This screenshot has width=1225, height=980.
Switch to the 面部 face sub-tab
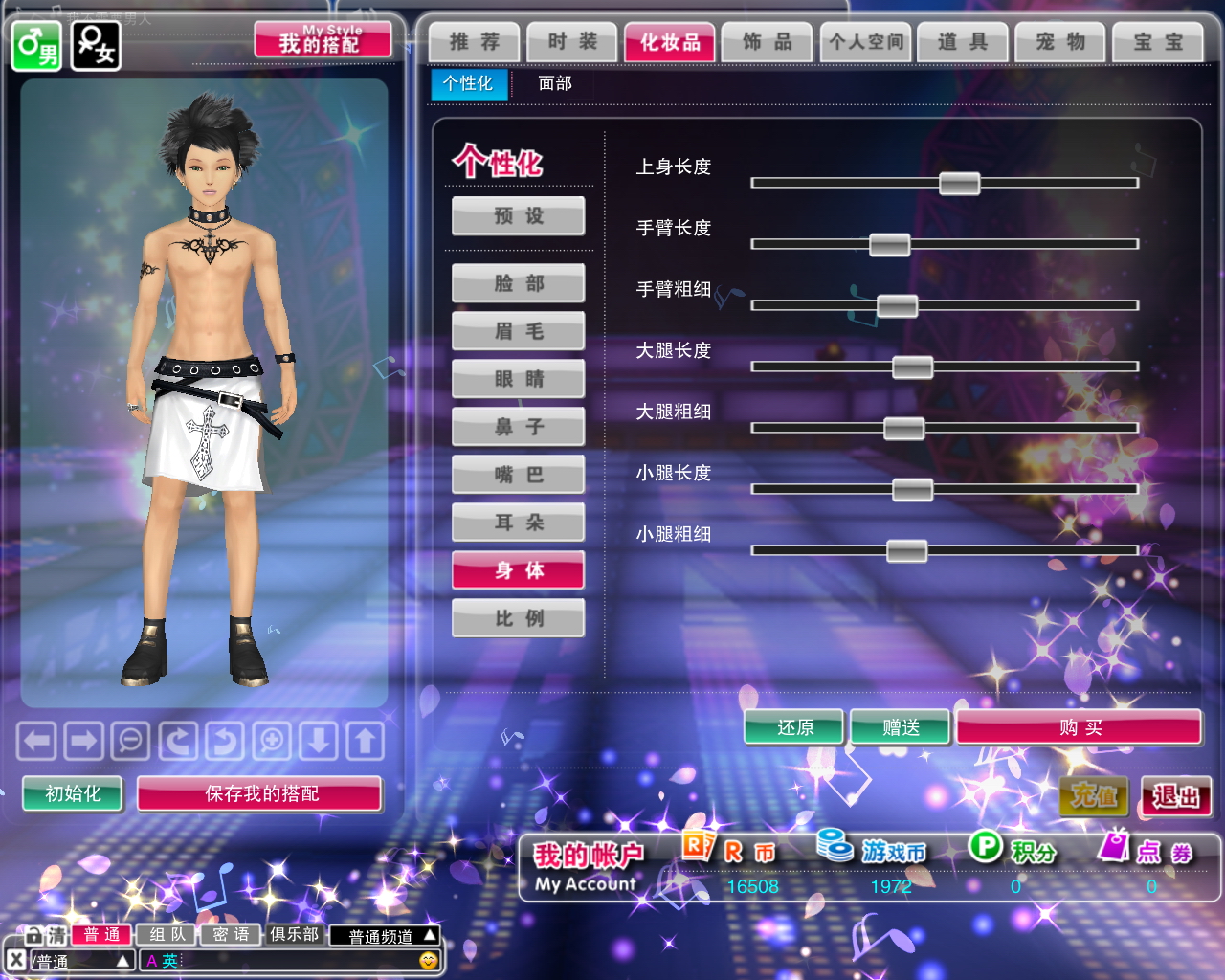555,83
